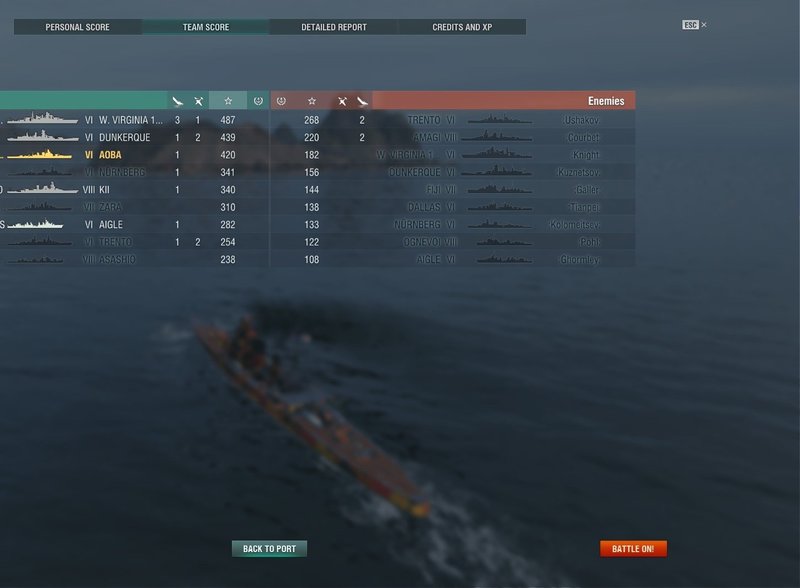The height and width of the screenshot is (588, 800).
Task: Switch to the Personal Score tab
Action: (78, 27)
